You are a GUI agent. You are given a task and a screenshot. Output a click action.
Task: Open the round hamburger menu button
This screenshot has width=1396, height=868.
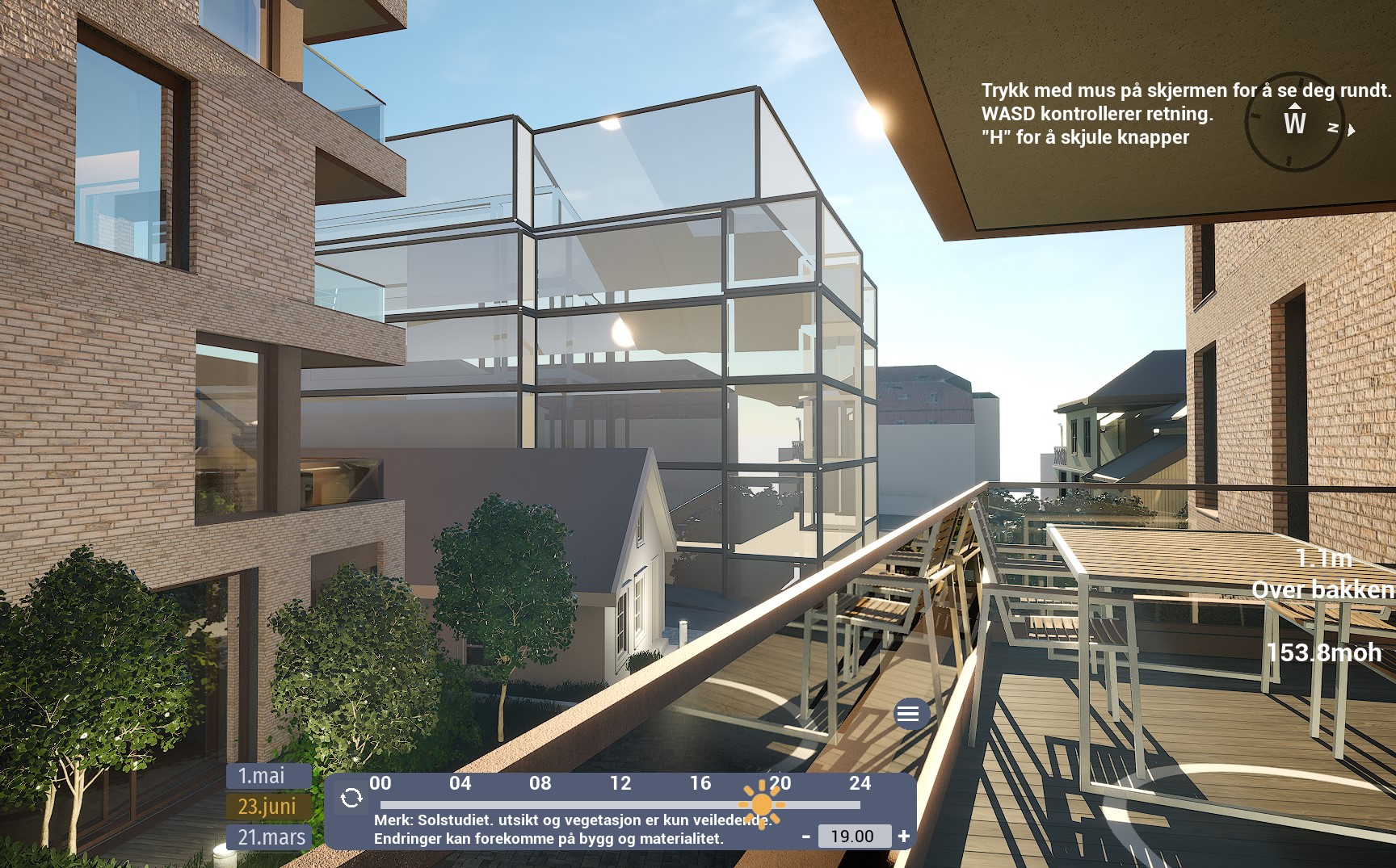908,714
